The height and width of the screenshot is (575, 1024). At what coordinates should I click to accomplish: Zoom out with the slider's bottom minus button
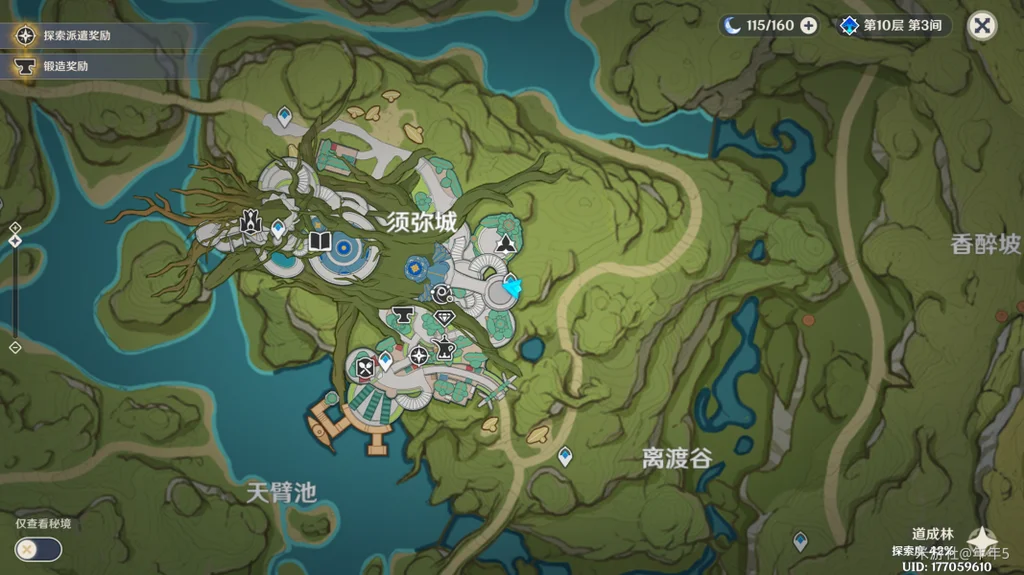(15, 347)
